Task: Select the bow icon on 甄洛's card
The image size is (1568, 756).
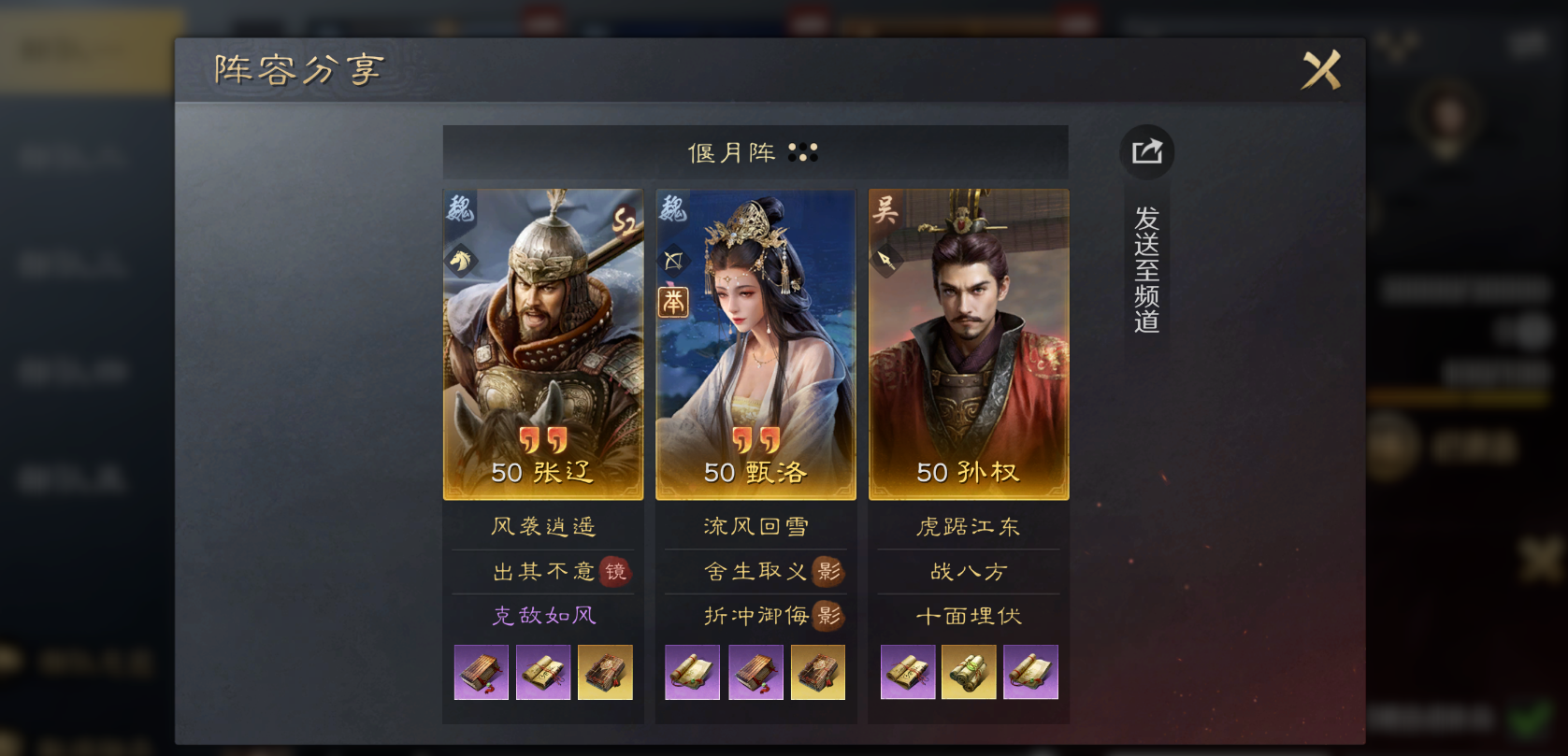Action: (673, 262)
